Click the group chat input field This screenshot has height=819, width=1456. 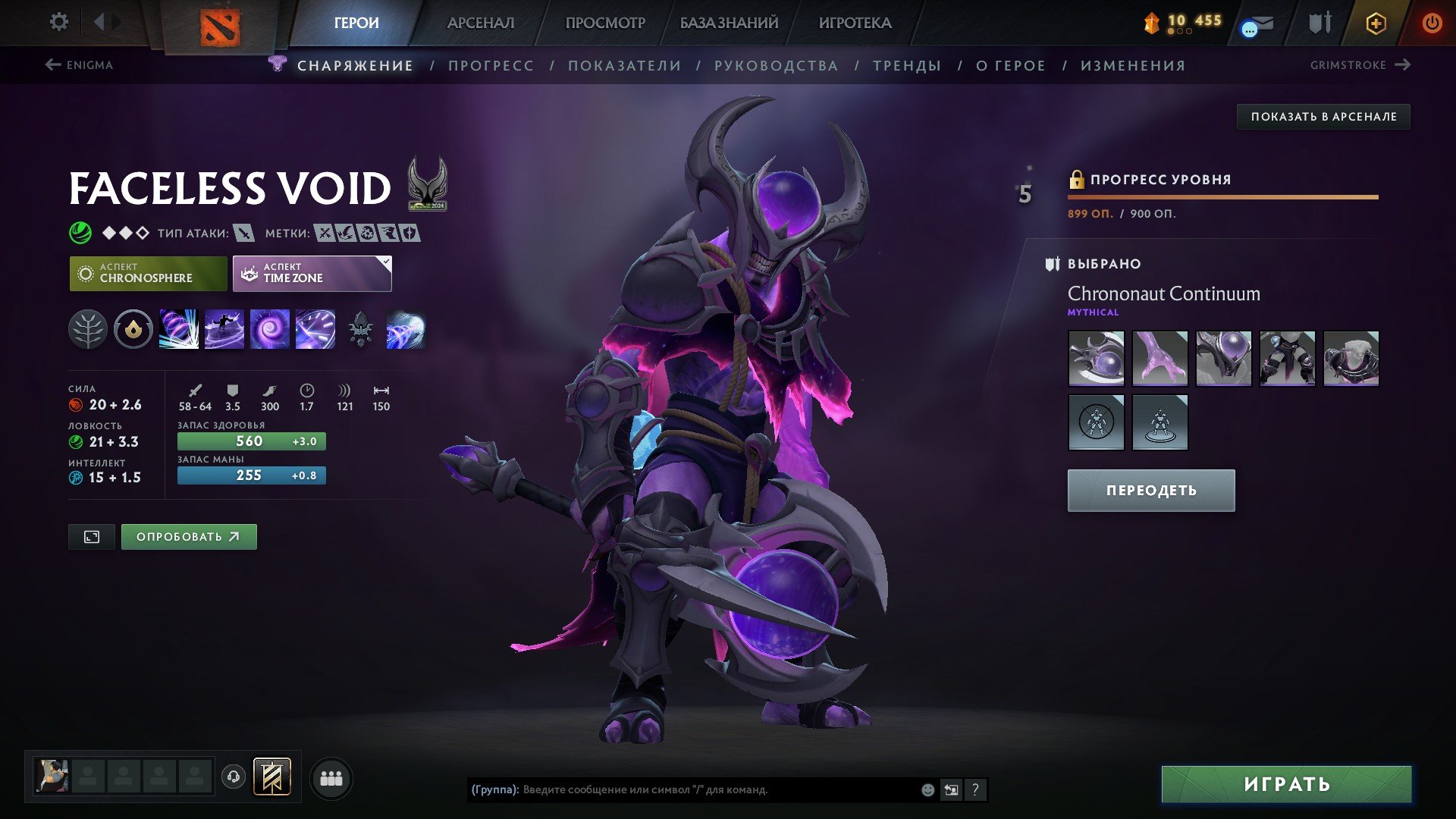coord(682,789)
